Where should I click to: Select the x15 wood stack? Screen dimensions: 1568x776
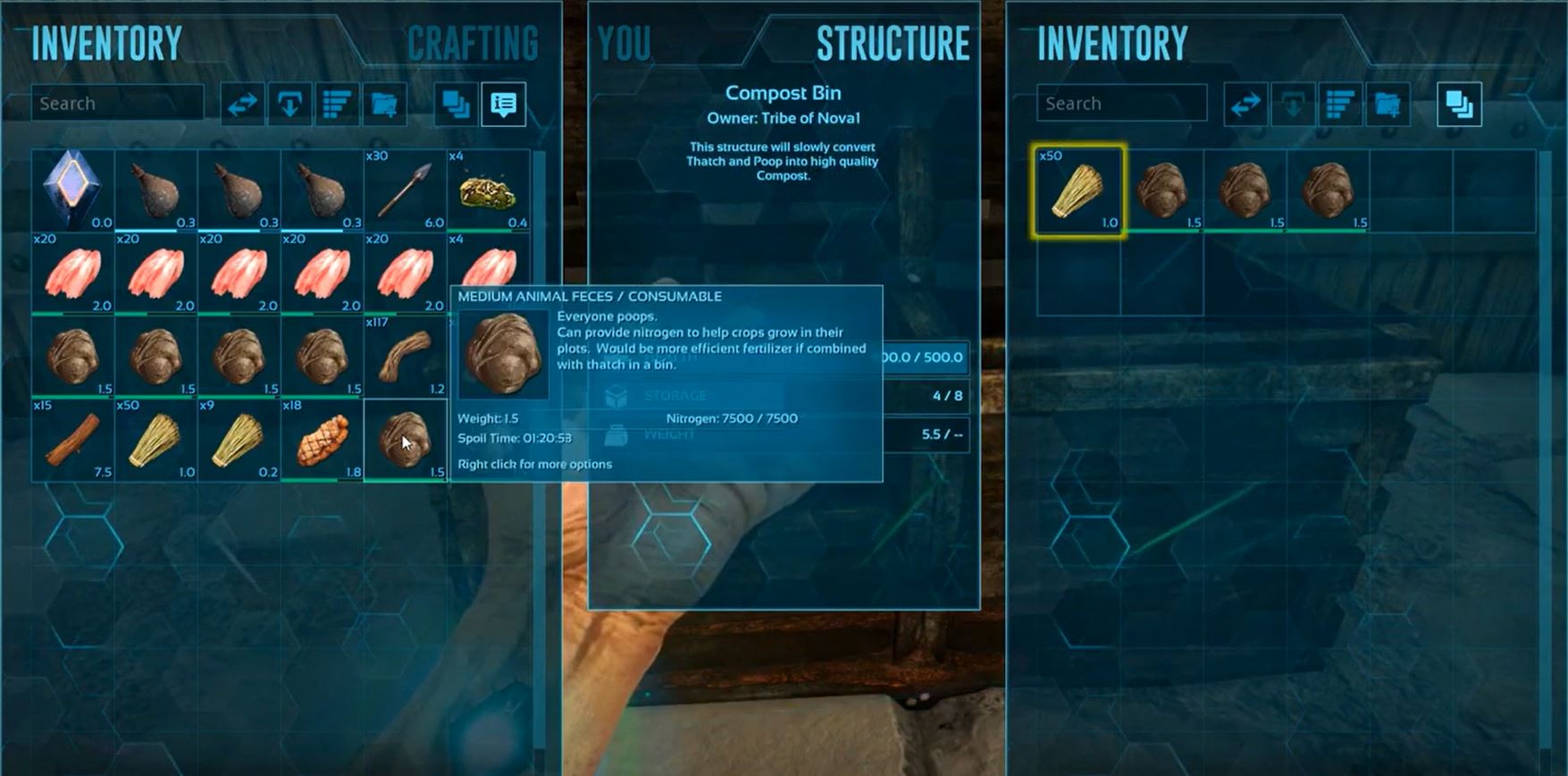(x=72, y=443)
